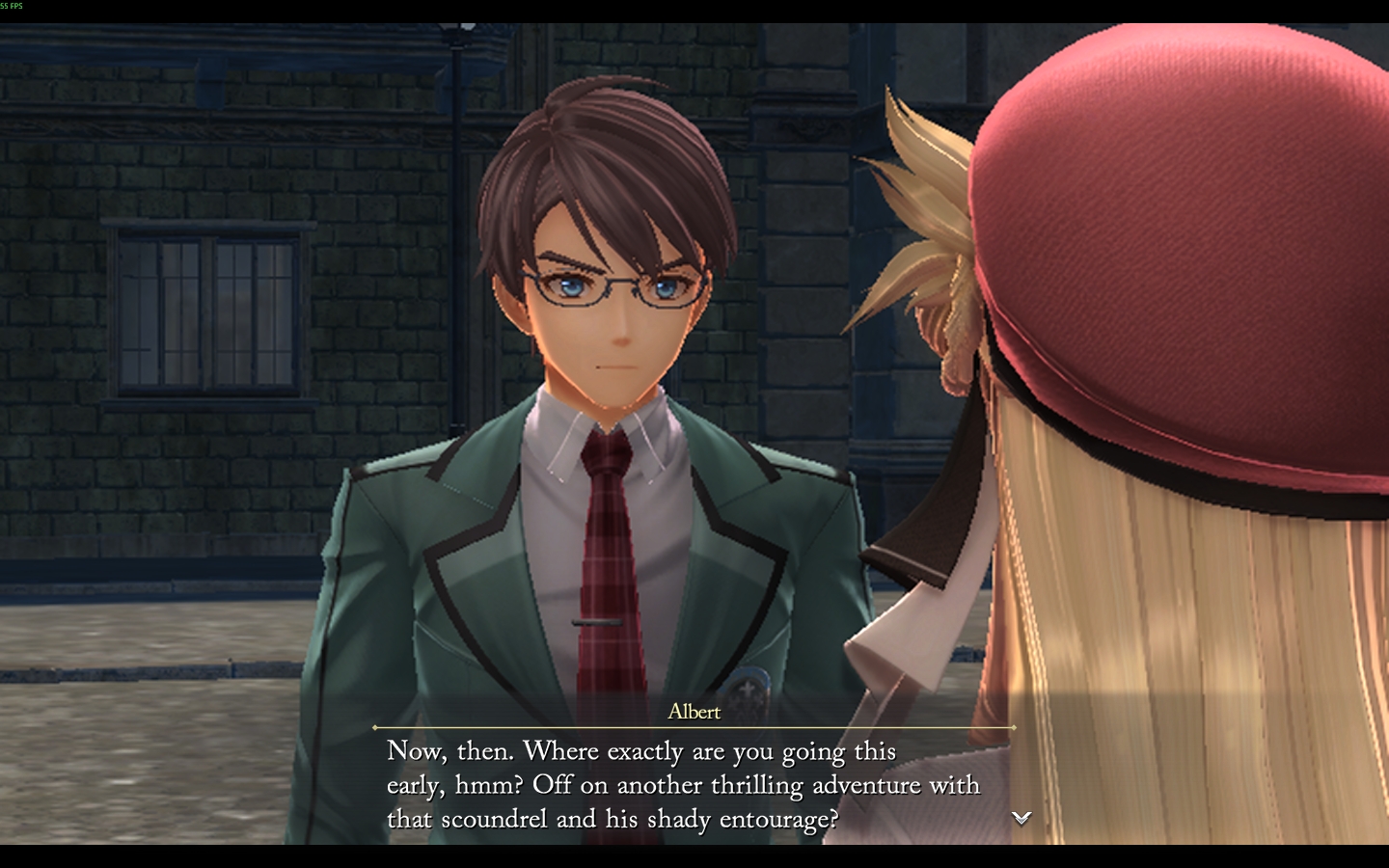Advance dialogue with the down-arrow indicator
Image resolution: width=1389 pixels, height=868 pixels.
pos(1021,818)
